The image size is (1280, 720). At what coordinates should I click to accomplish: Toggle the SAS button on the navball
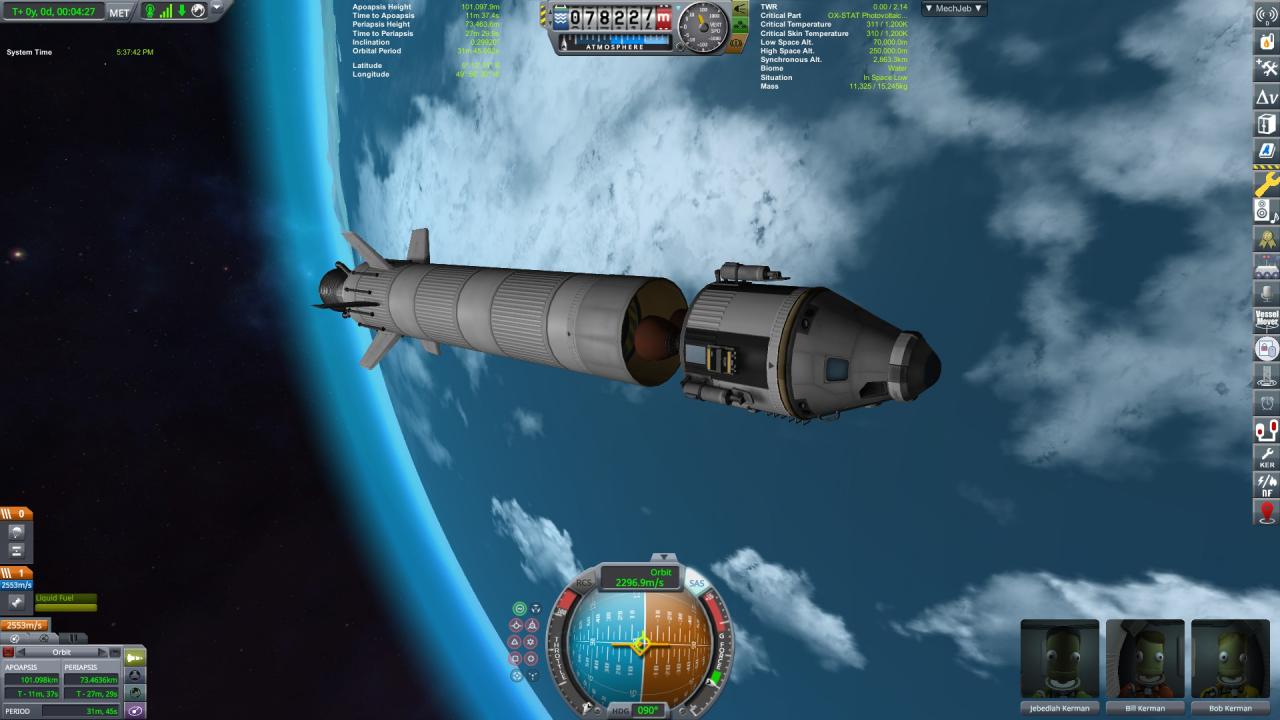(x=696, y=583)
